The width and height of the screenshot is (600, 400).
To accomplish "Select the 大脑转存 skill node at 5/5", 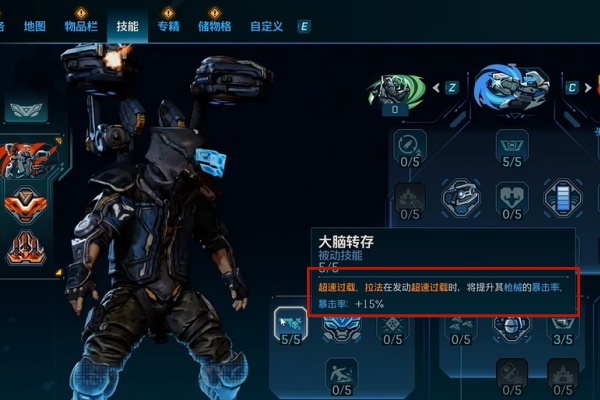I will click(290, 322).
